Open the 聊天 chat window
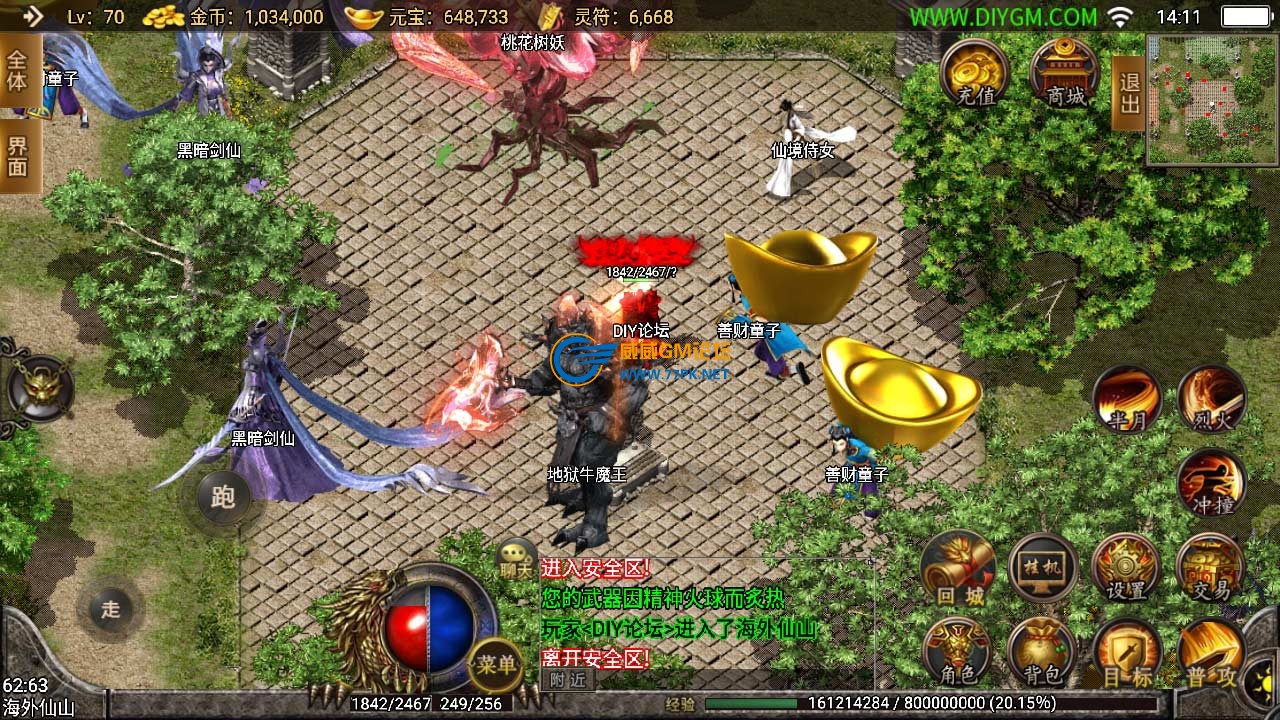 tap(517, 559)
